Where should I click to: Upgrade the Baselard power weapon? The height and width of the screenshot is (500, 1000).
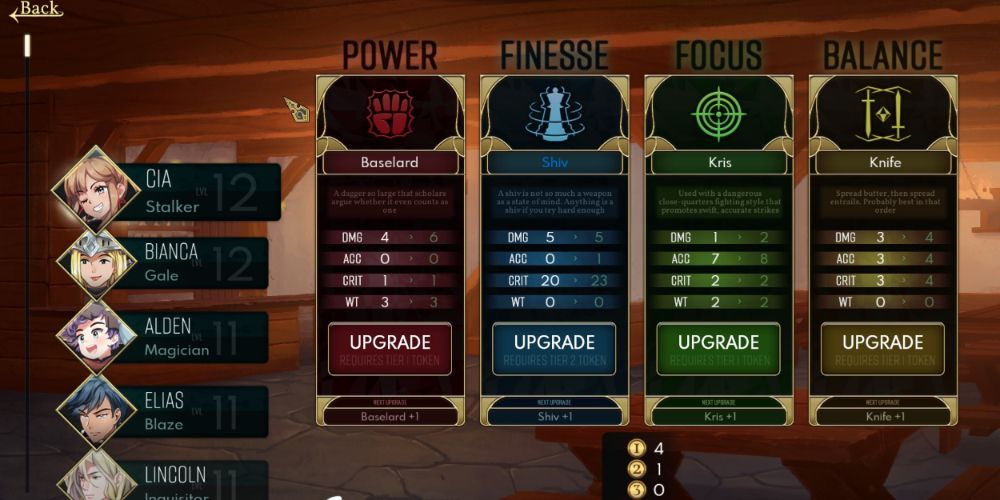pyautogui.click(x=390, y=349)
